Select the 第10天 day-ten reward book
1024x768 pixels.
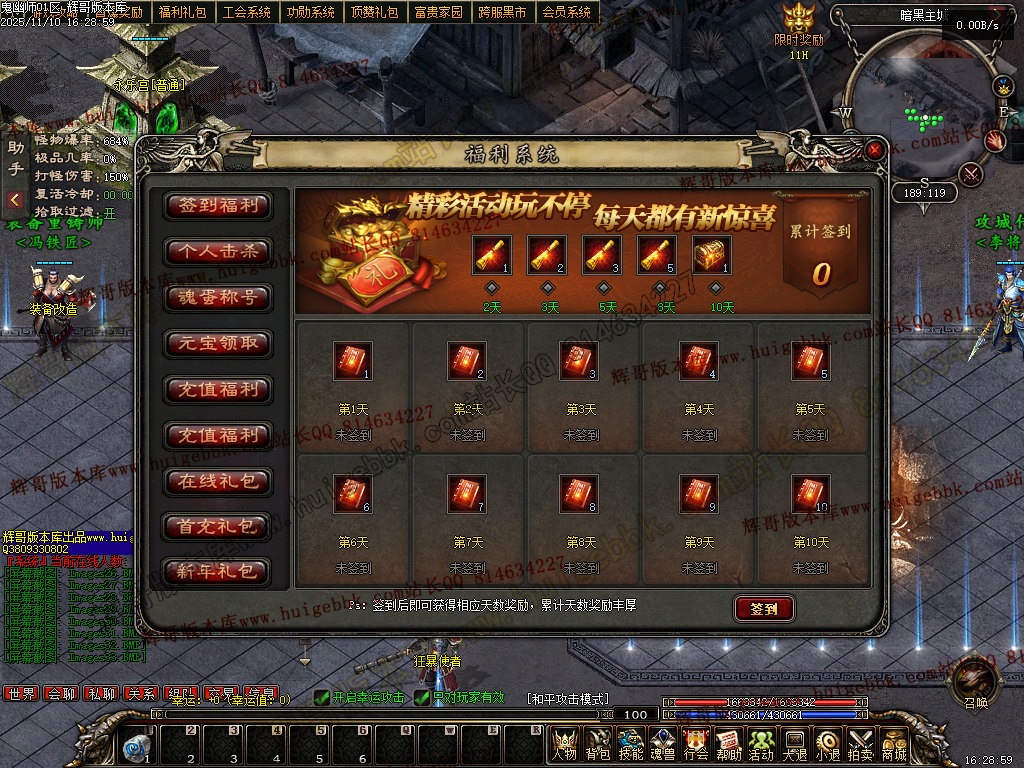pos(810,494)
